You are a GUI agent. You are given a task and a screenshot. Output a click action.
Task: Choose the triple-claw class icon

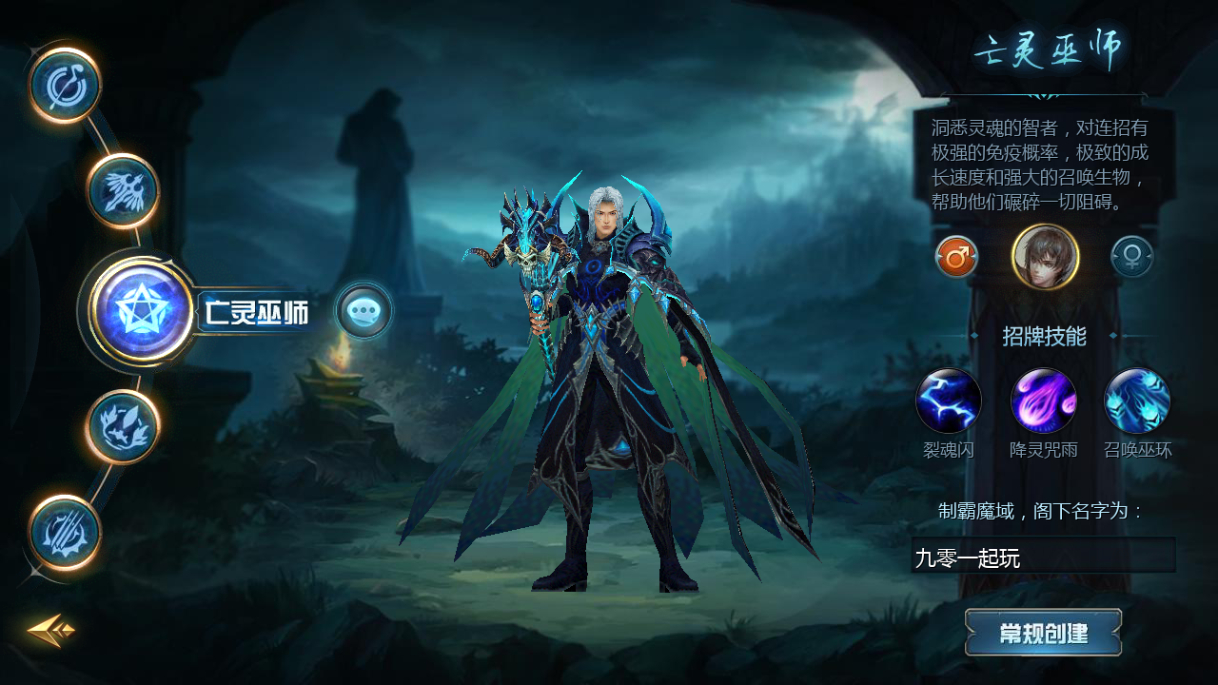65,532
